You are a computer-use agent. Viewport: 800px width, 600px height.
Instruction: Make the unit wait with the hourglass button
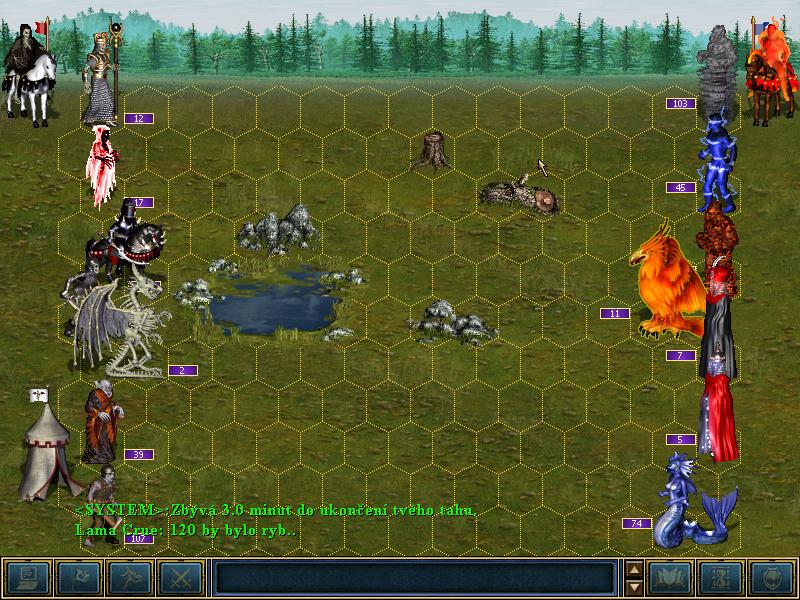tap(720, 577)
